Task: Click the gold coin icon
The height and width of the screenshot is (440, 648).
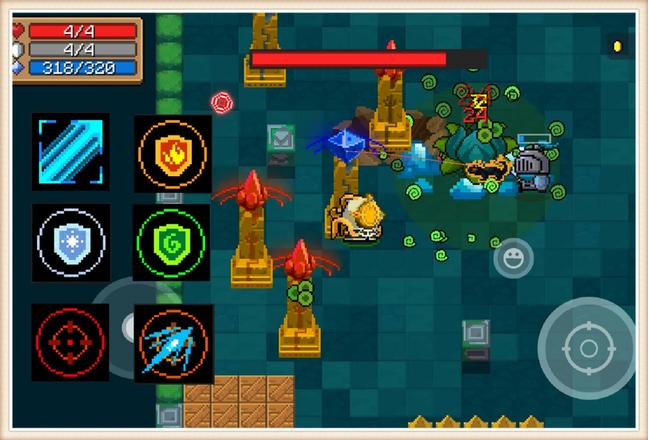Action: click(x=617, y=46)
